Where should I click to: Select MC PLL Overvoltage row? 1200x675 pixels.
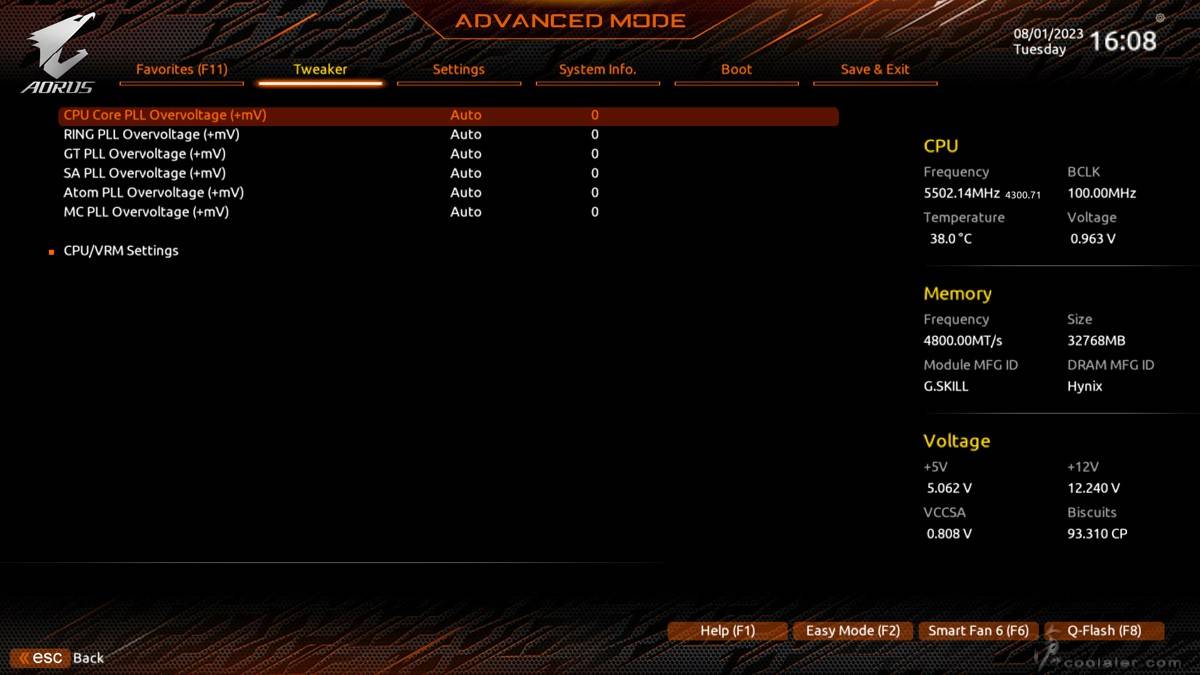click(x=146, y=212)
